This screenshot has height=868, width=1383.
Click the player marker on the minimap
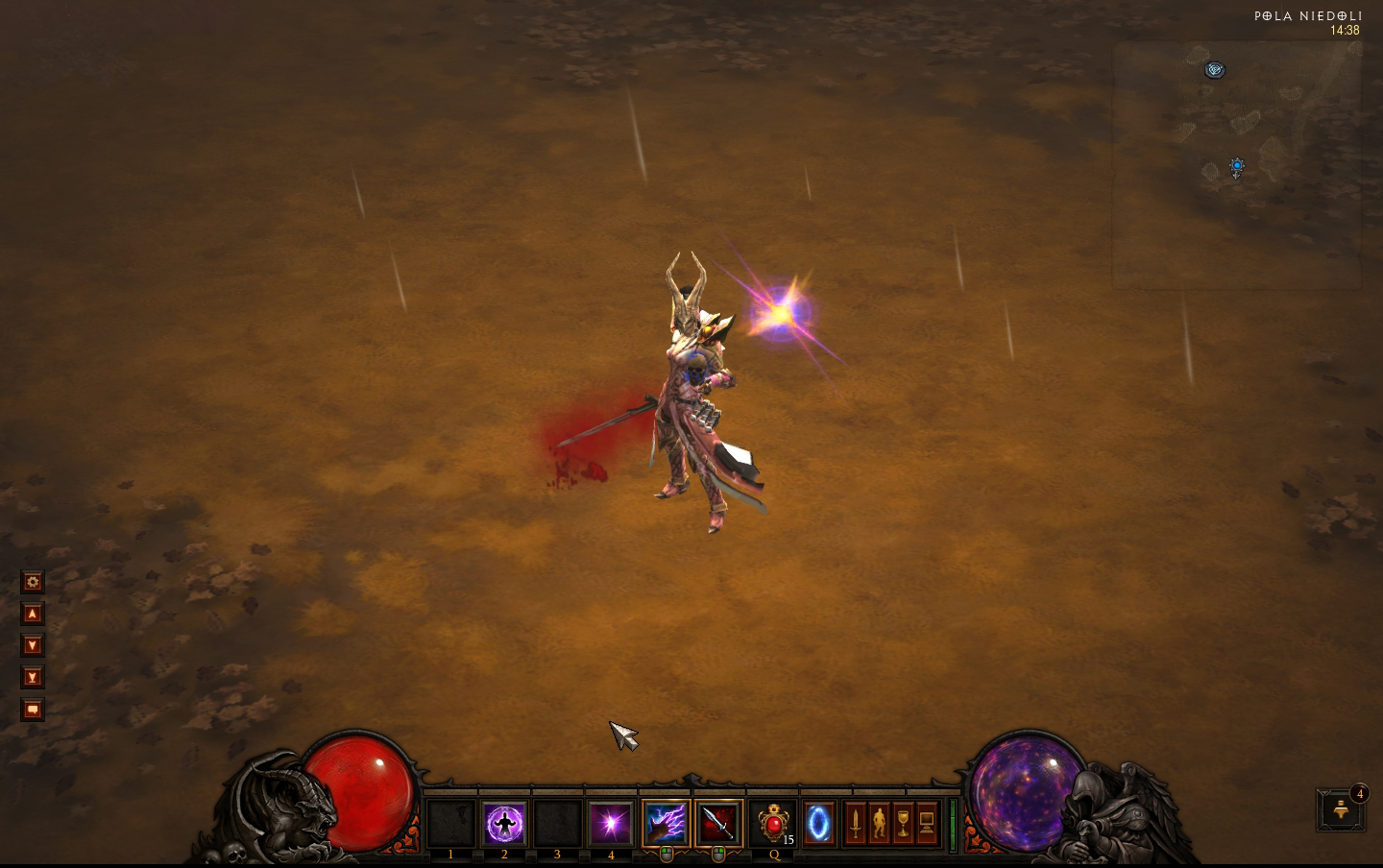click(x=1237, y=167)
